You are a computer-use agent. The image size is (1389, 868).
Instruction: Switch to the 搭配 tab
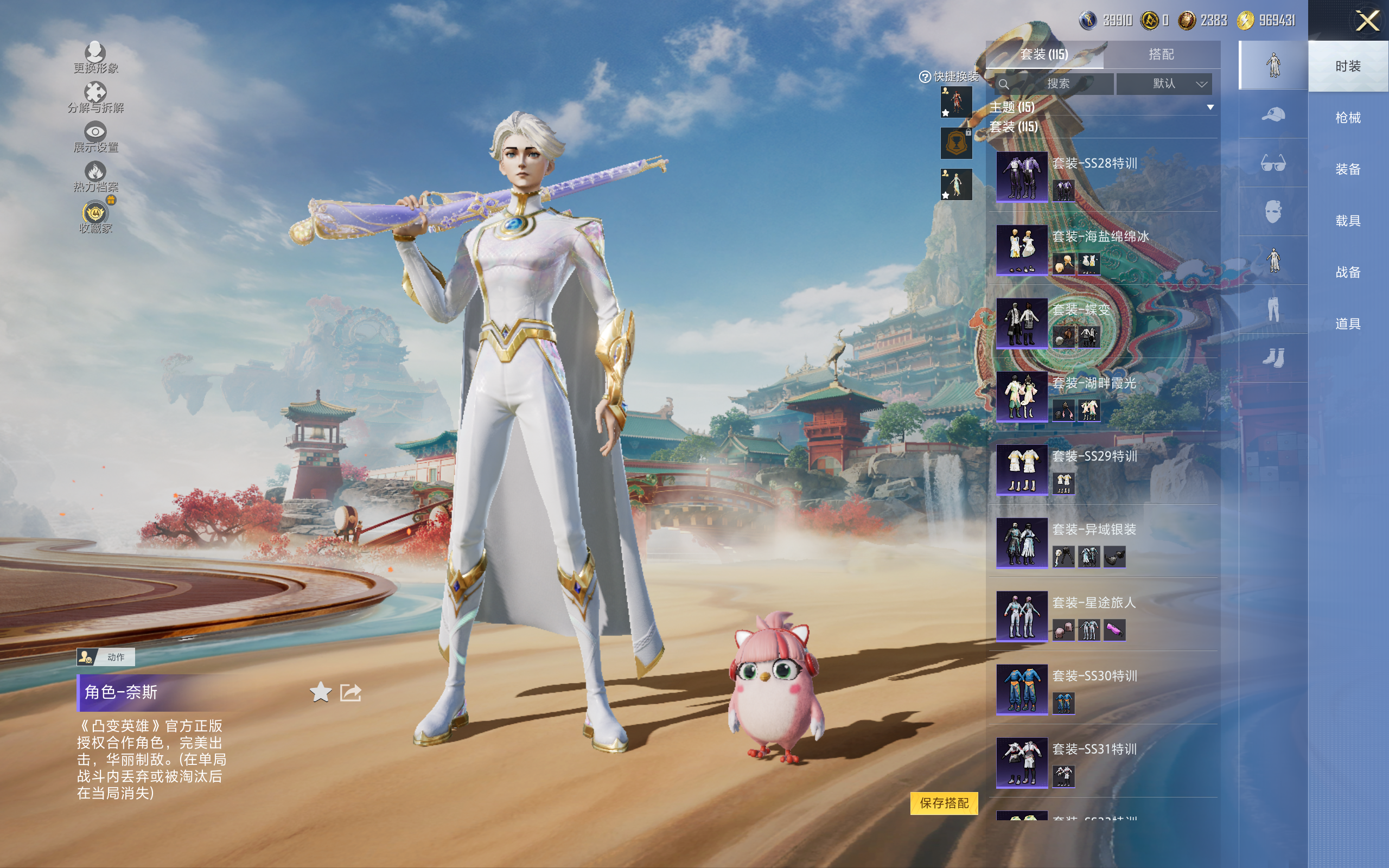(1161, 55)
